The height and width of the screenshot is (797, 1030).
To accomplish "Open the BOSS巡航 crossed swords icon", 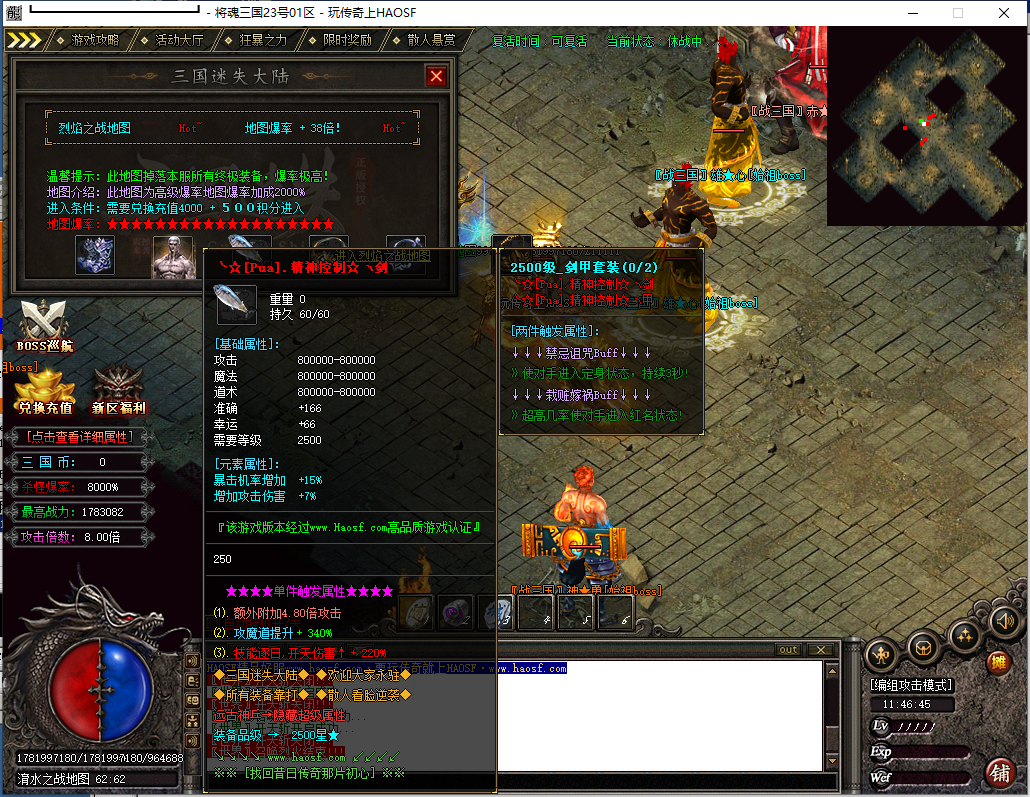I will [45, 325].
